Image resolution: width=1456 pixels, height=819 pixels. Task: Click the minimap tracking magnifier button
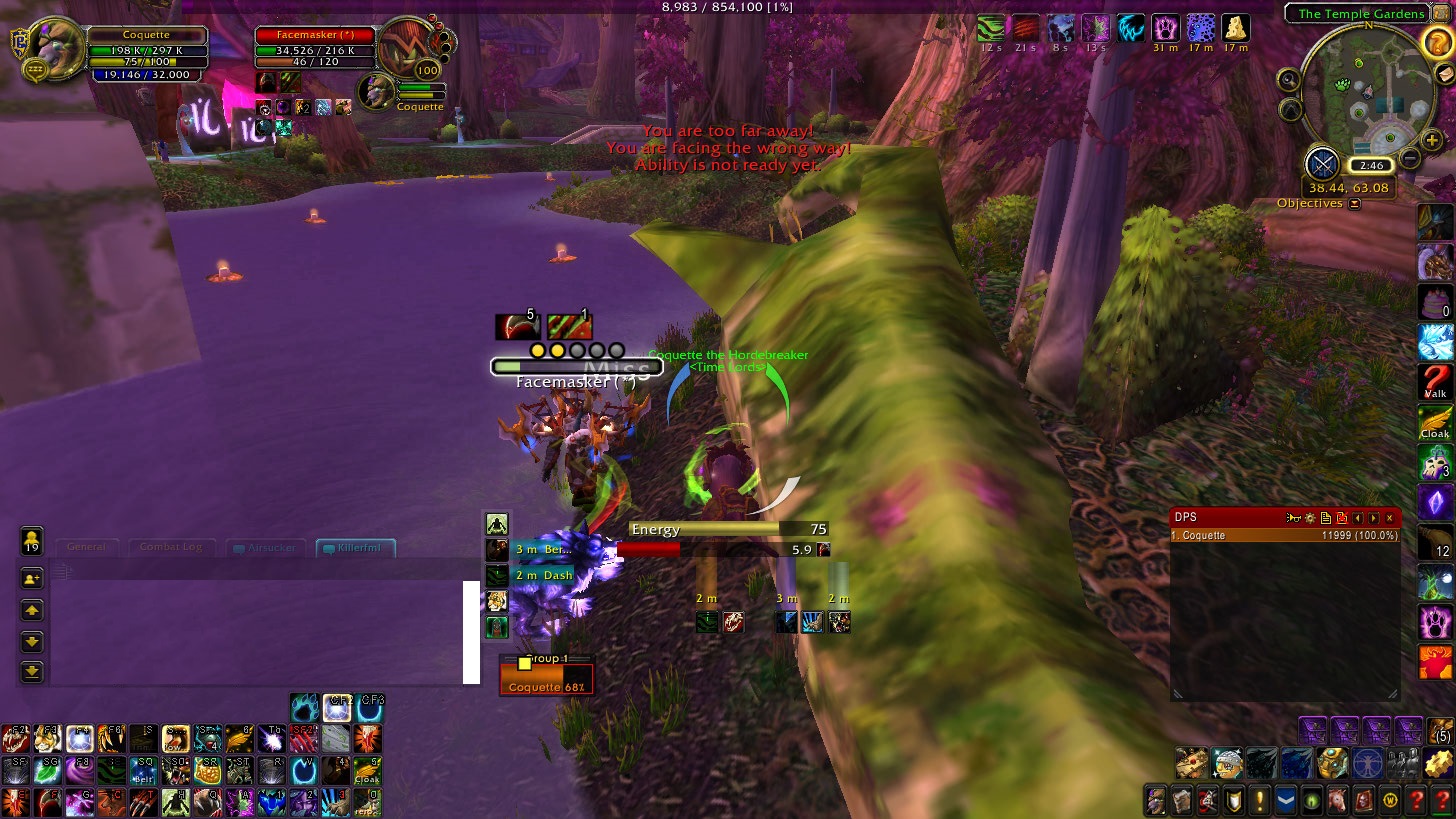tap(1289, 80)
